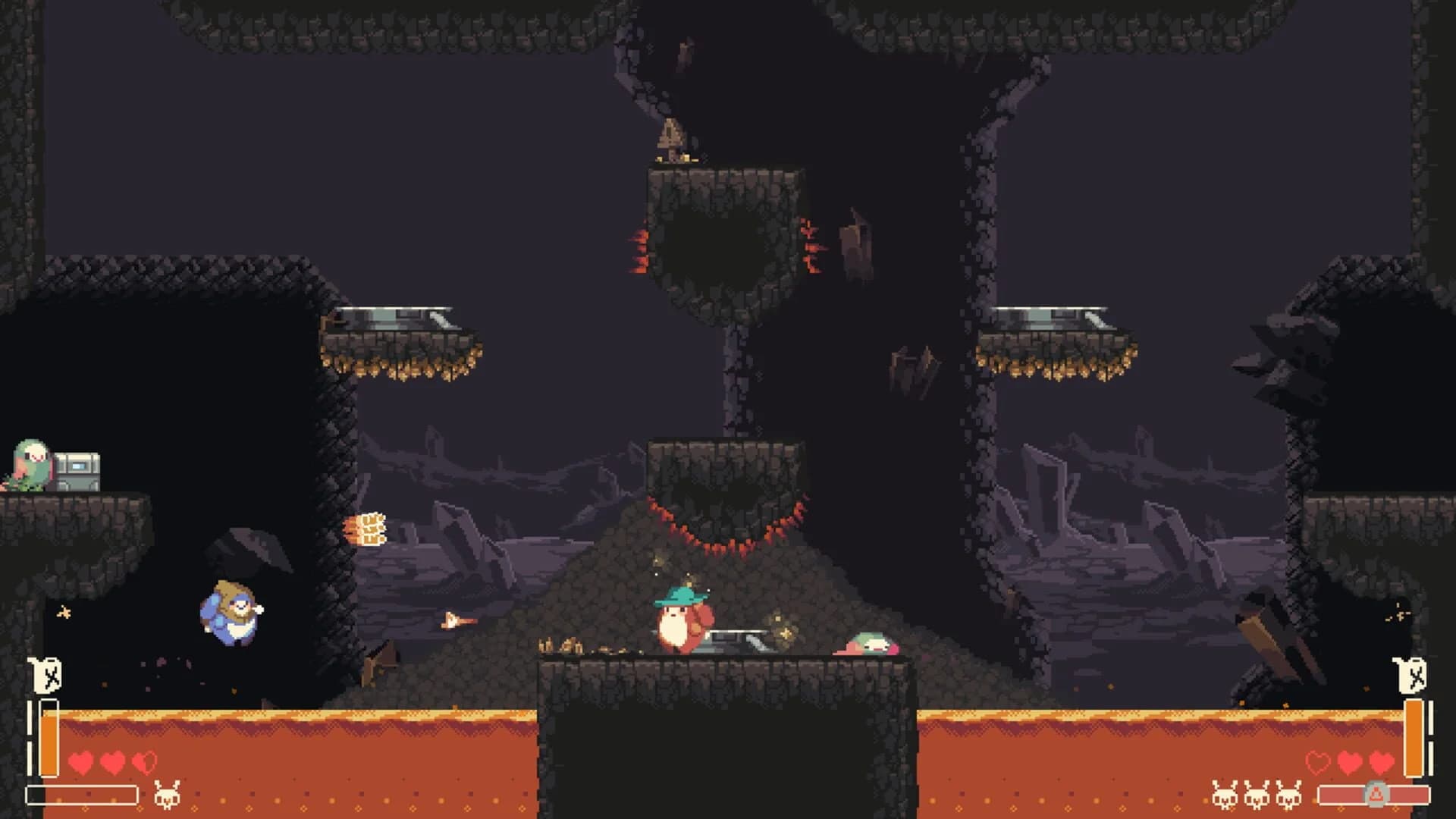The image size is (1456, 819).
Task: Click the empty progress bar above the left skull
Action: click(81, 795)
